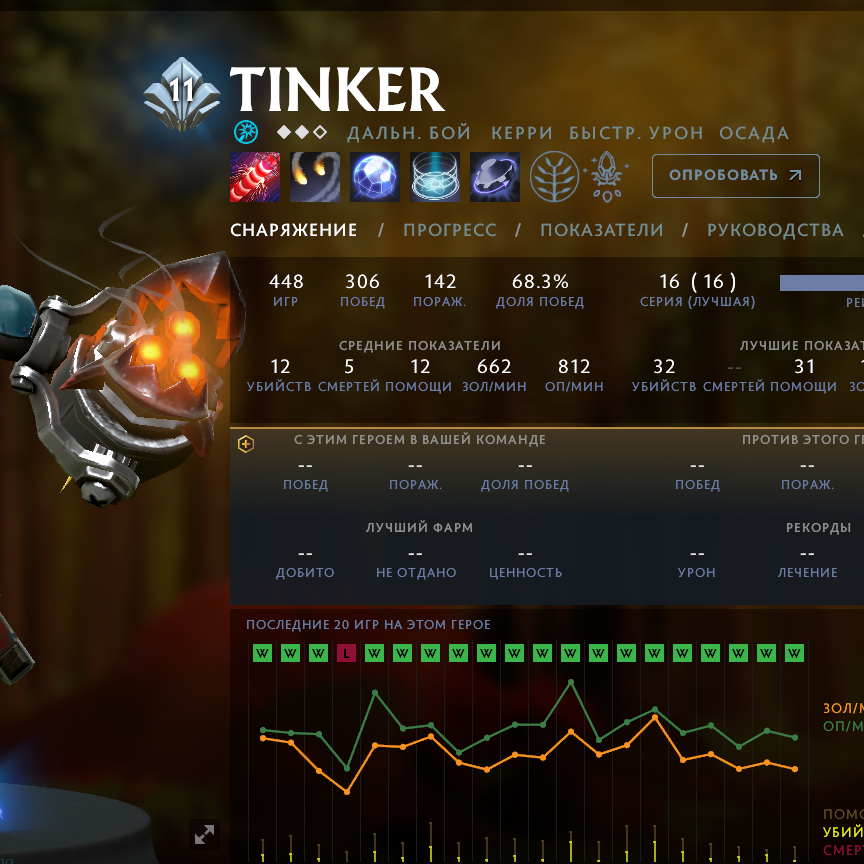Click the ОПРОБОВАТЬ demo hero button

coord(735,176)
